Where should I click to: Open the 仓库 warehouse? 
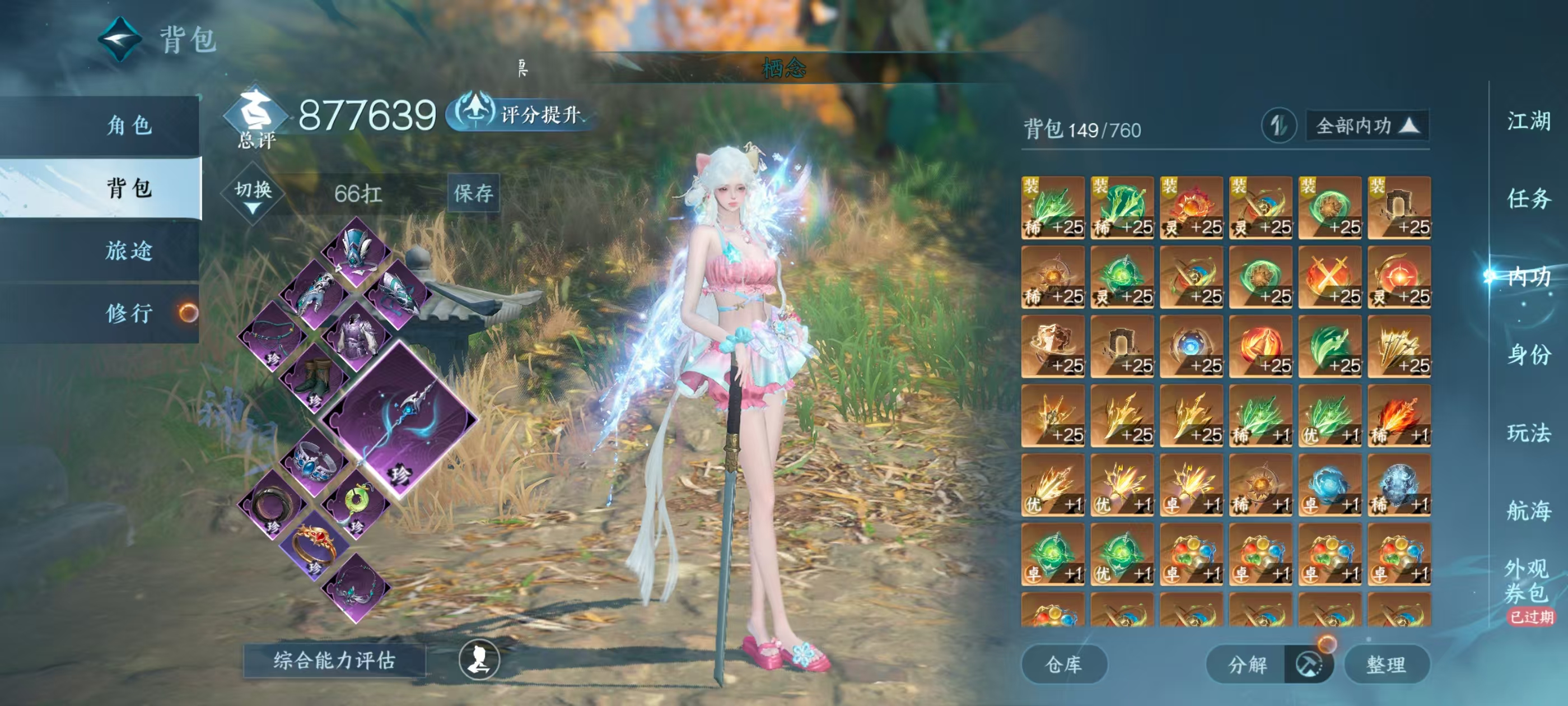point(1063,665)
